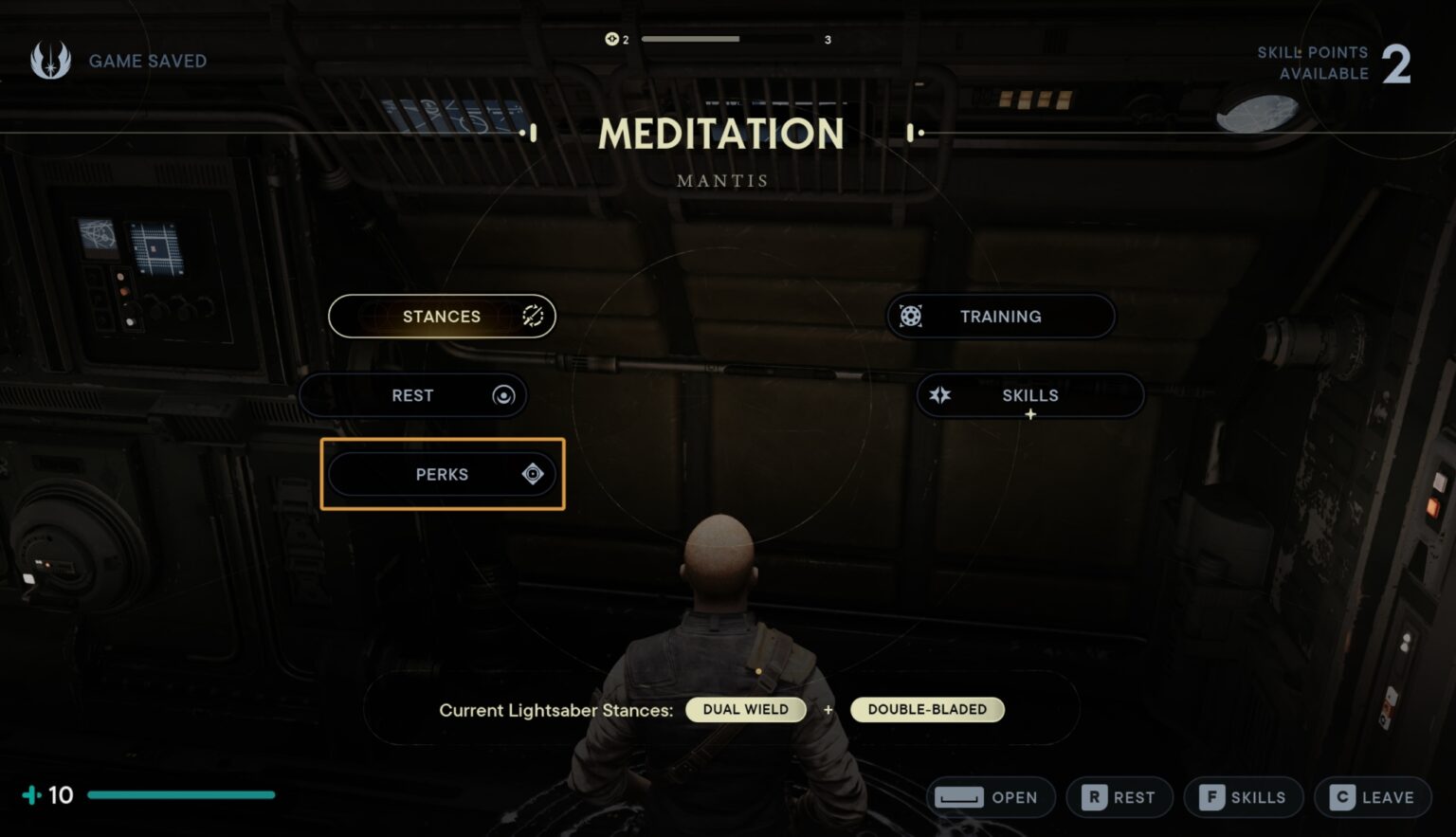Select the stance swap icon beside STANCES
This screenshot has height=837, width=1456.
(x=532, y=316)
